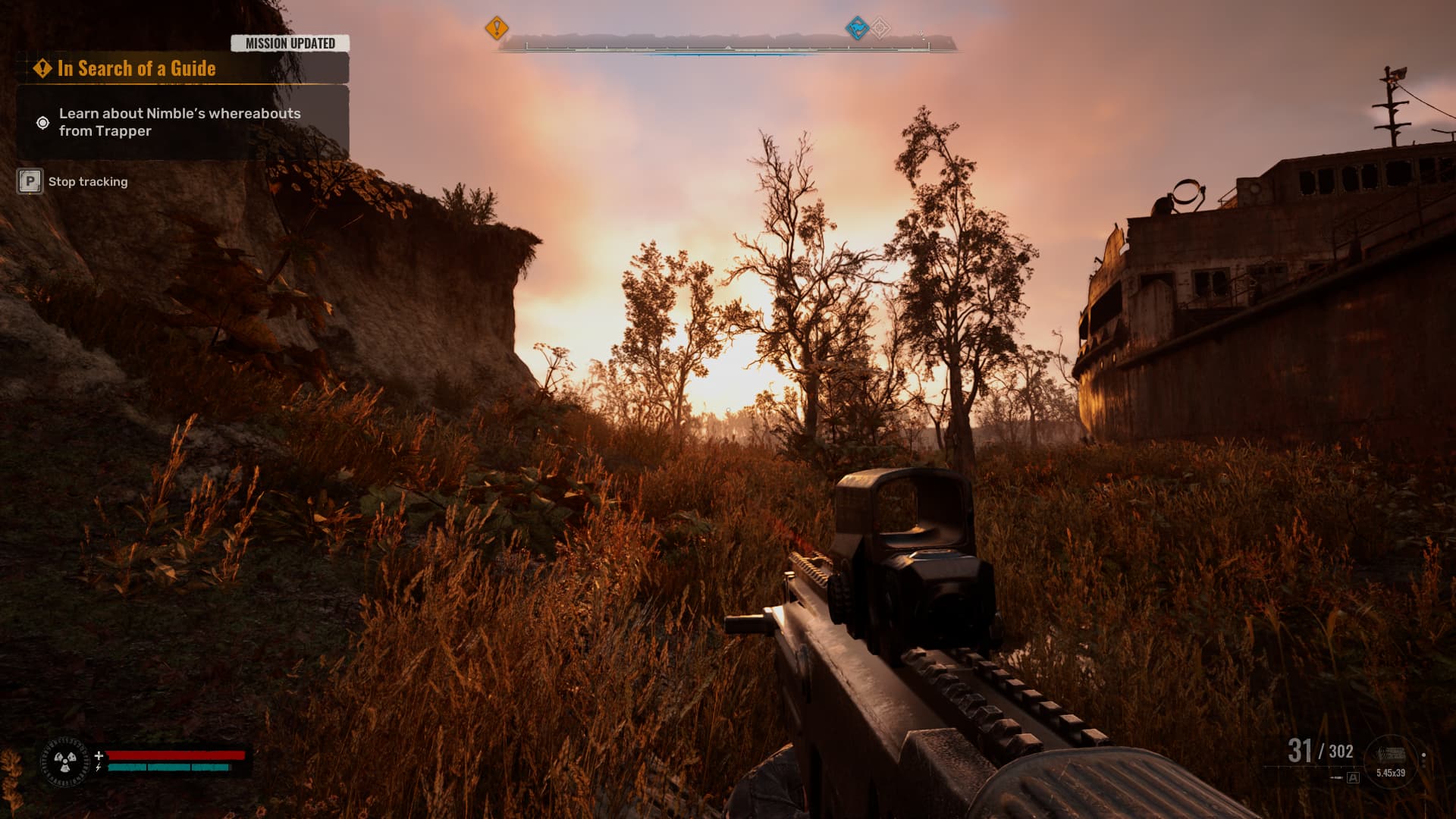Select the 5.45x39 ammo type icon
Screen dimensions: 1456x819
click(x=1390, y=759)
